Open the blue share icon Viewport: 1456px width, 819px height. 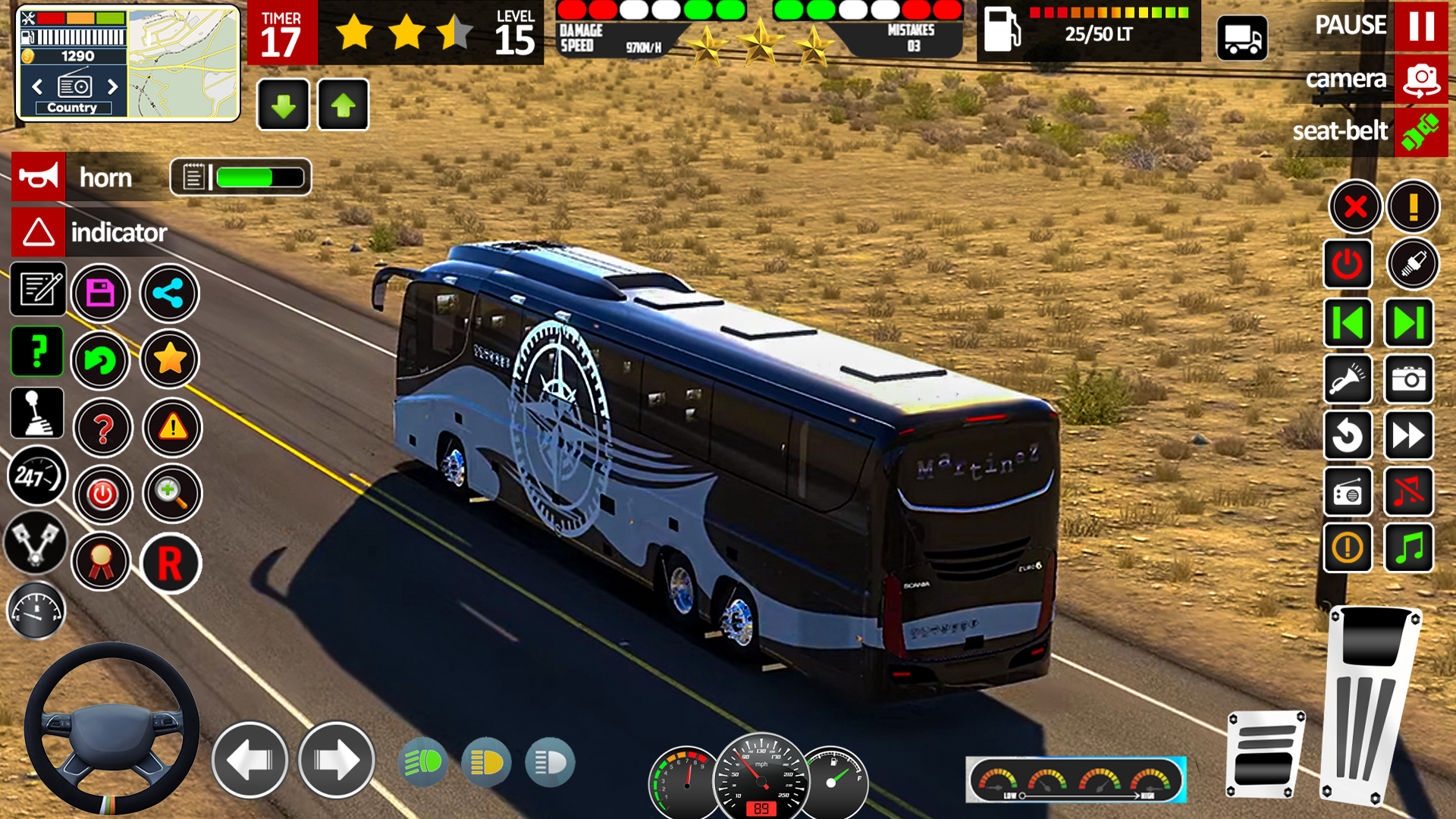coord(169,293)
